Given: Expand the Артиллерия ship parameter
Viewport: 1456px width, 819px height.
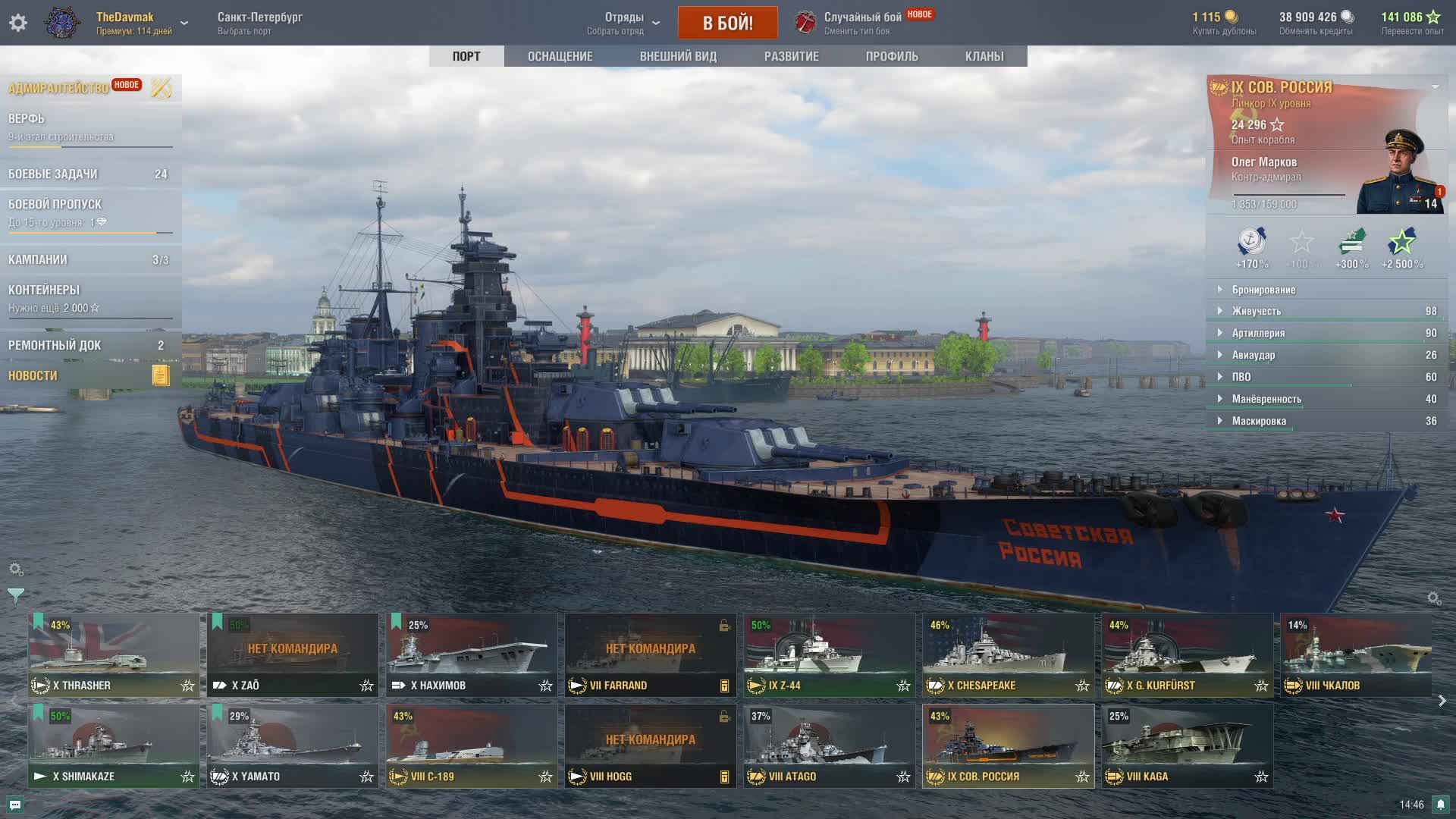Looking at the screenshot, I should (1258, 333).
